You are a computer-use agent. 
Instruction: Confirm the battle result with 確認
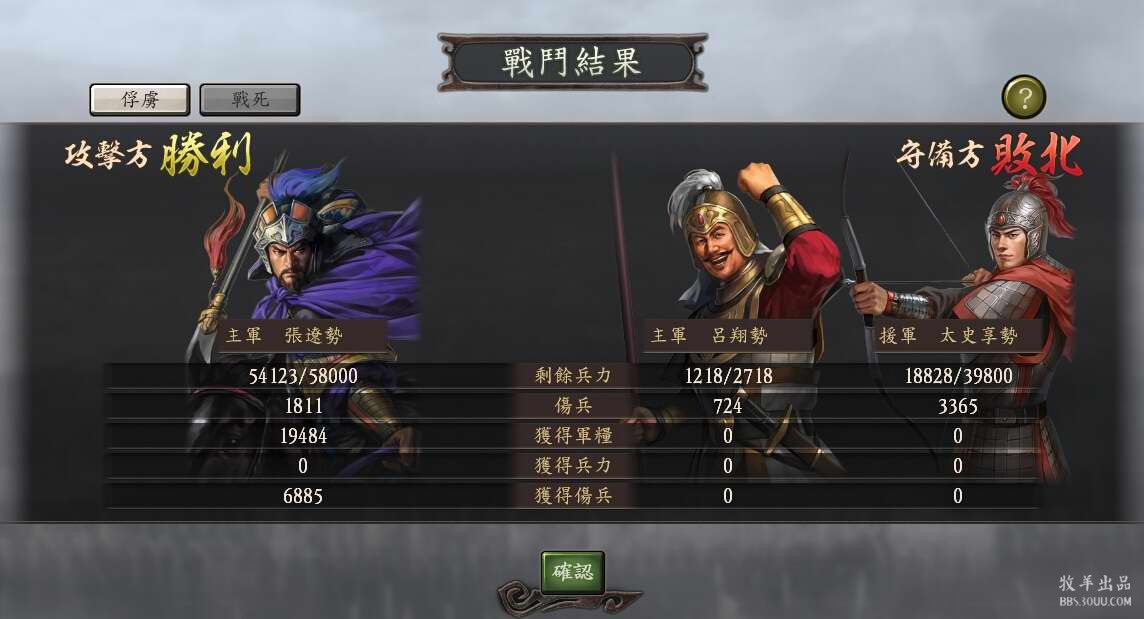[573, 572]
